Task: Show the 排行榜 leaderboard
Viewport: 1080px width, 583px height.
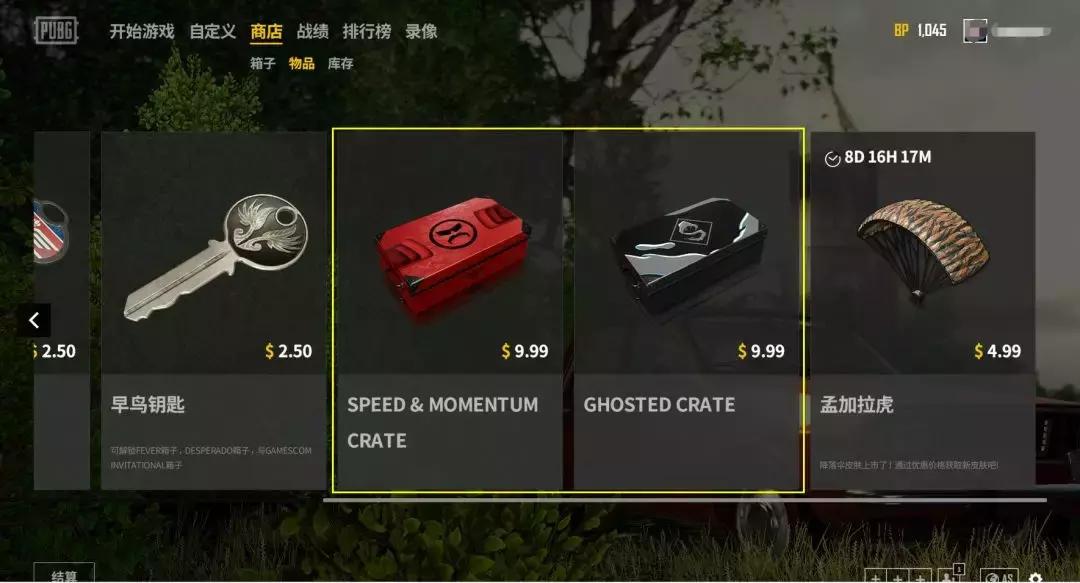Action: pos(366,31)
